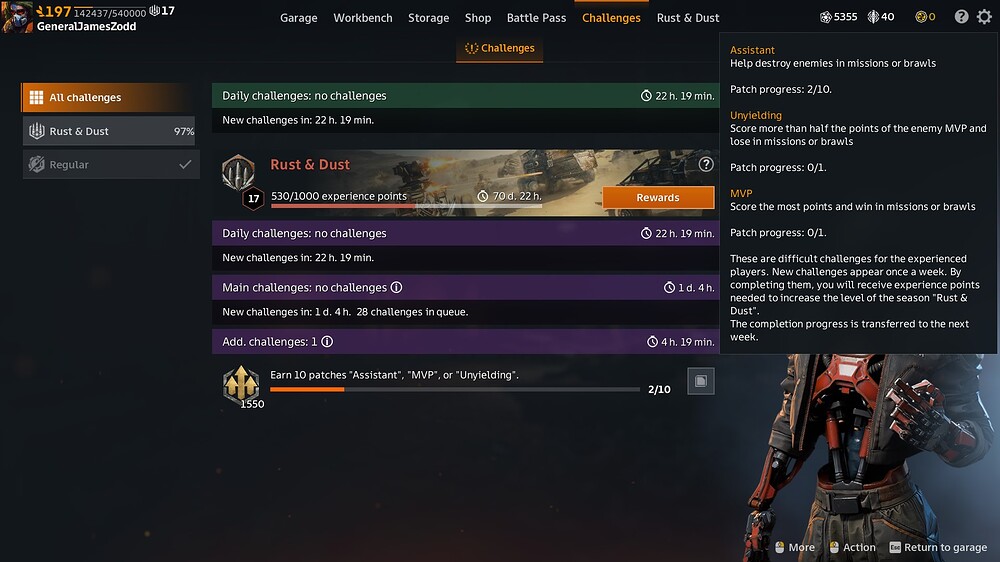The height and width of the screenshot is (562, 1000).
Task: Click the Challenges sub-tab with the badge icon
Action: pos(500,48)
